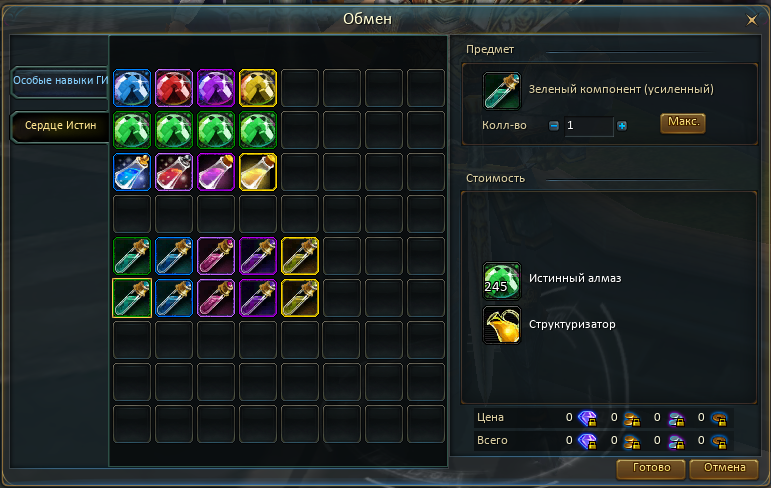Select the red gem item
Screen dimensions: 771x488
[x=174, y=88]
